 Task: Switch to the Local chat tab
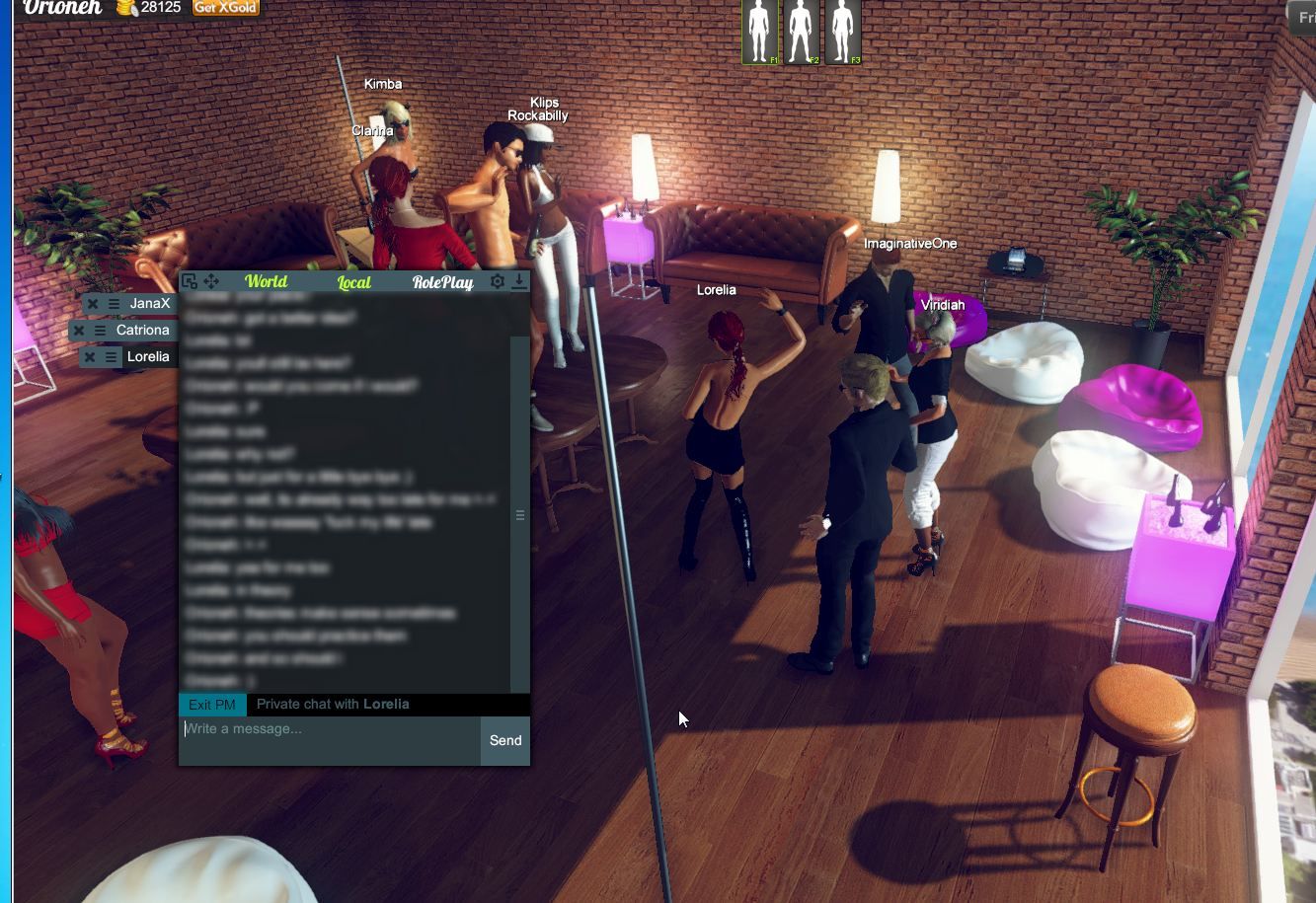tap(354, 281)
